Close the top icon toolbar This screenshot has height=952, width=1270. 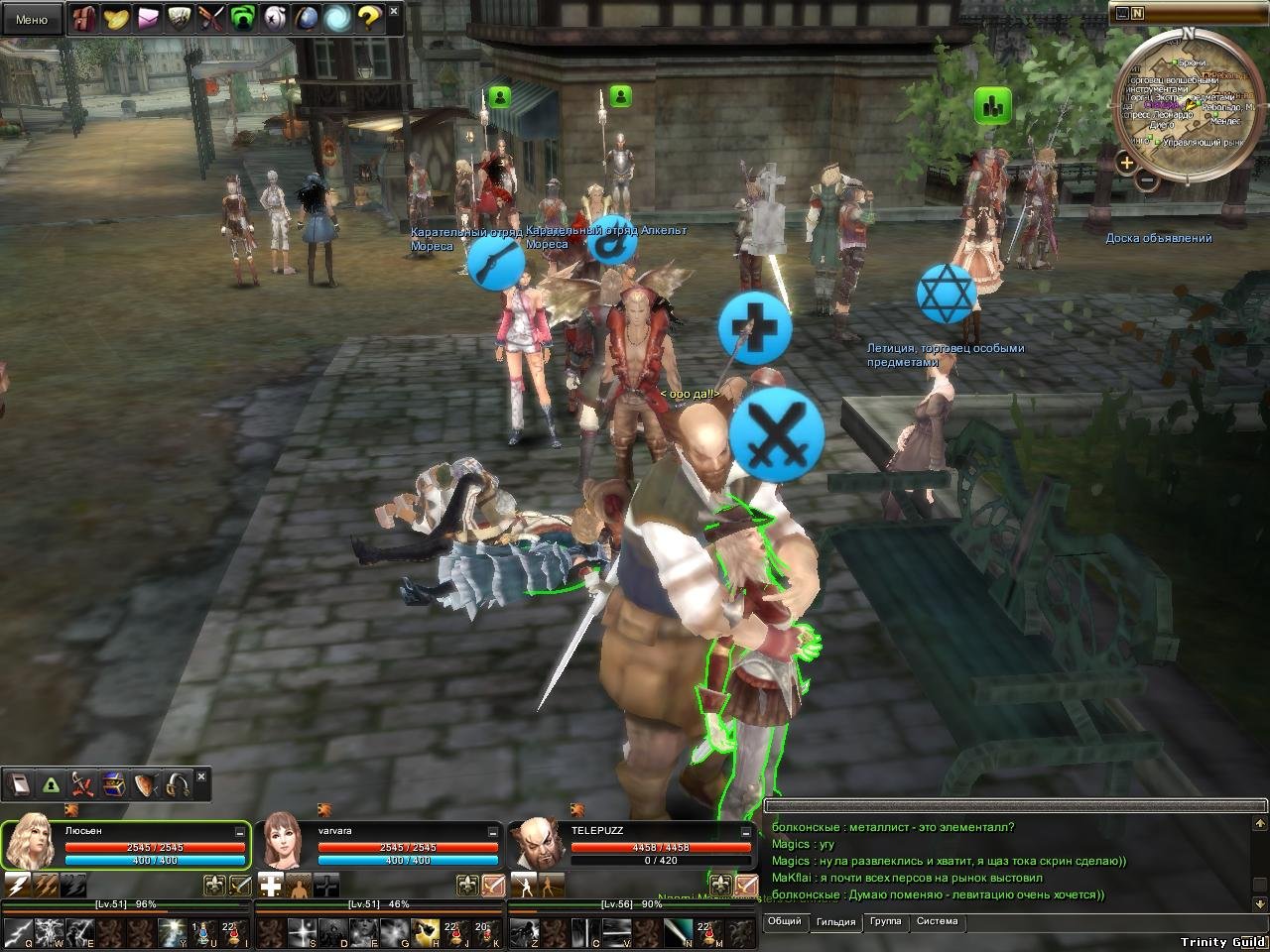coord(395,12)
